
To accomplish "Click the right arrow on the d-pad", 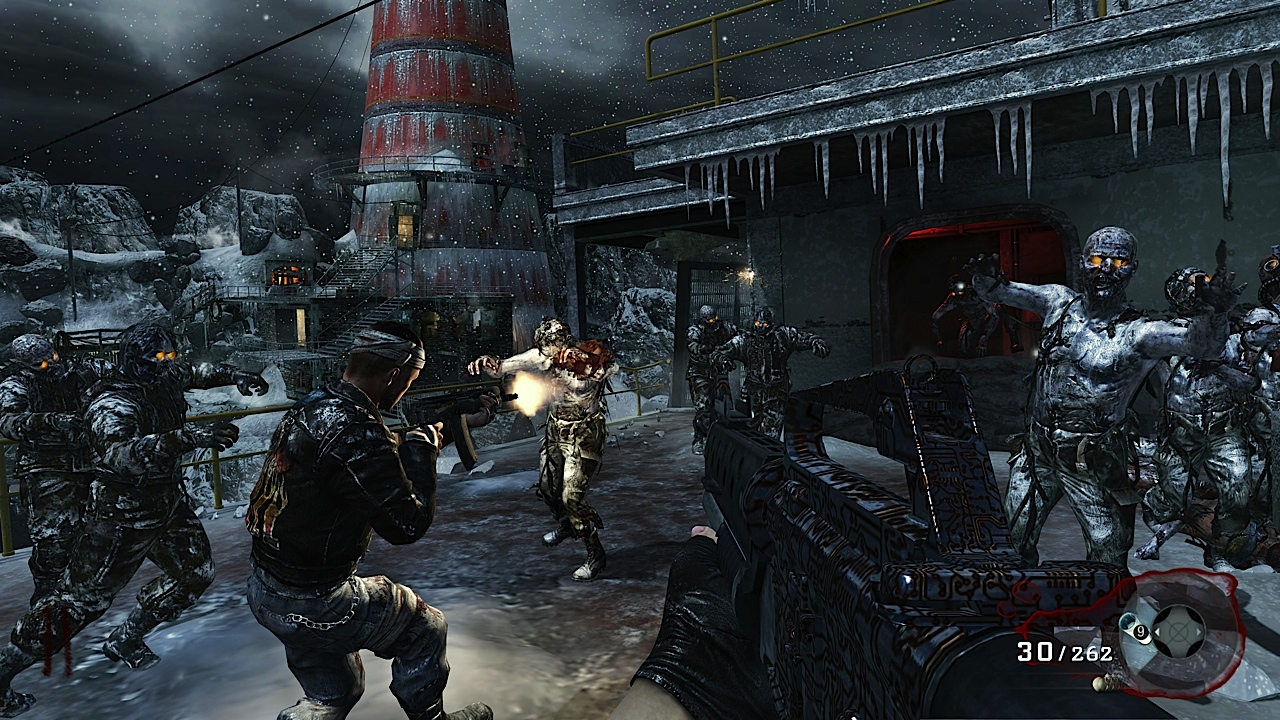I will point(1198,633).
